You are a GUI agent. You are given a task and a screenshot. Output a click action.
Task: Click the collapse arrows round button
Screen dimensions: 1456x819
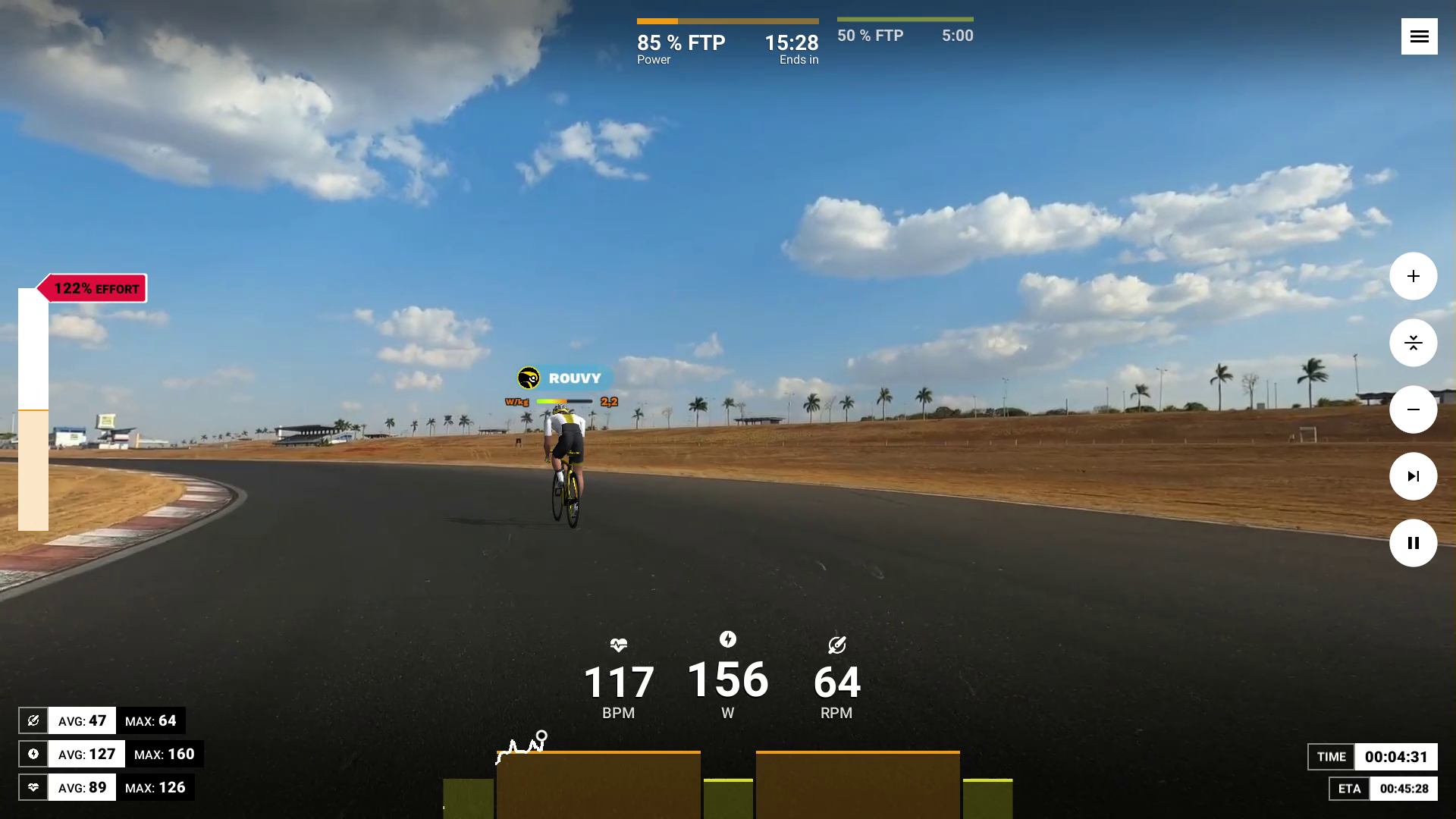pyautogui.click(x=1413, y=343)
